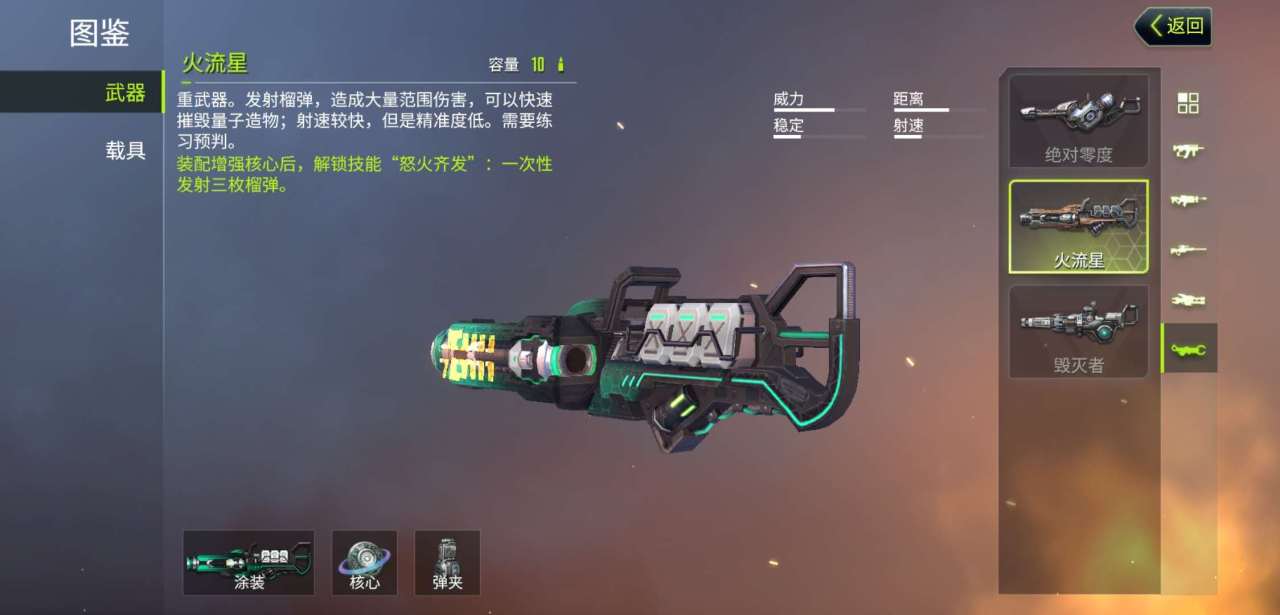Open the 核心 core option
Viewport: 1280px width, 615px height.
click(x=365, y=563)
